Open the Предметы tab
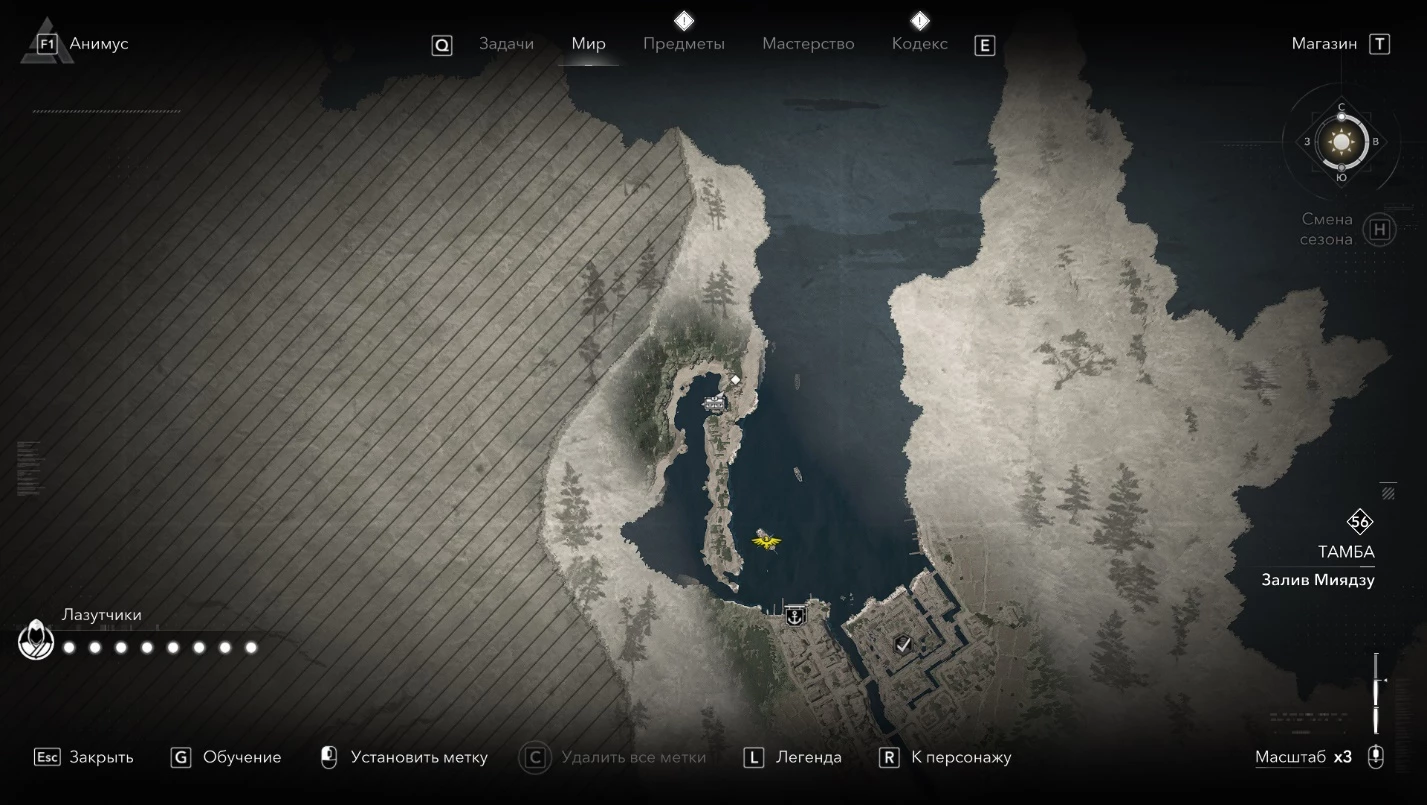The width and height of the screenshot is (1427, 805). click(684, 44)
